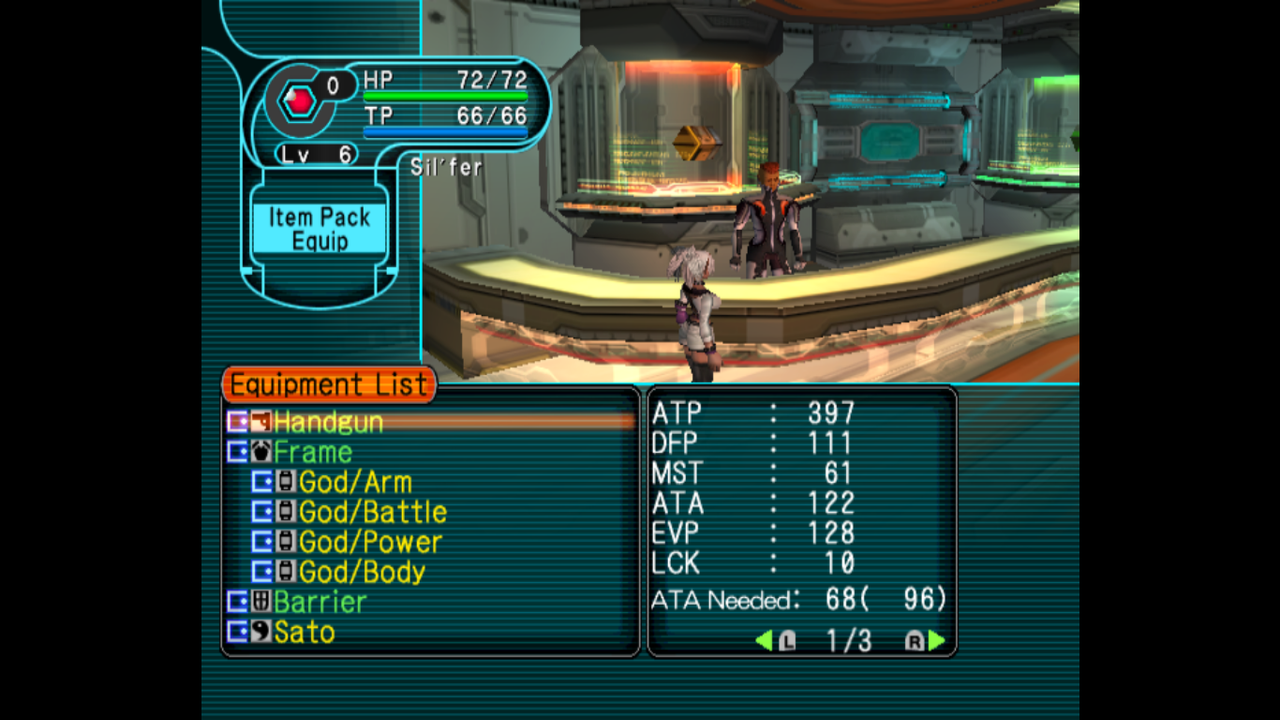Go to the previous stats page arrow
Image resolution: width=1280 pixels, height=720 pixels.
pyautogui.click(x=764, y=641)
